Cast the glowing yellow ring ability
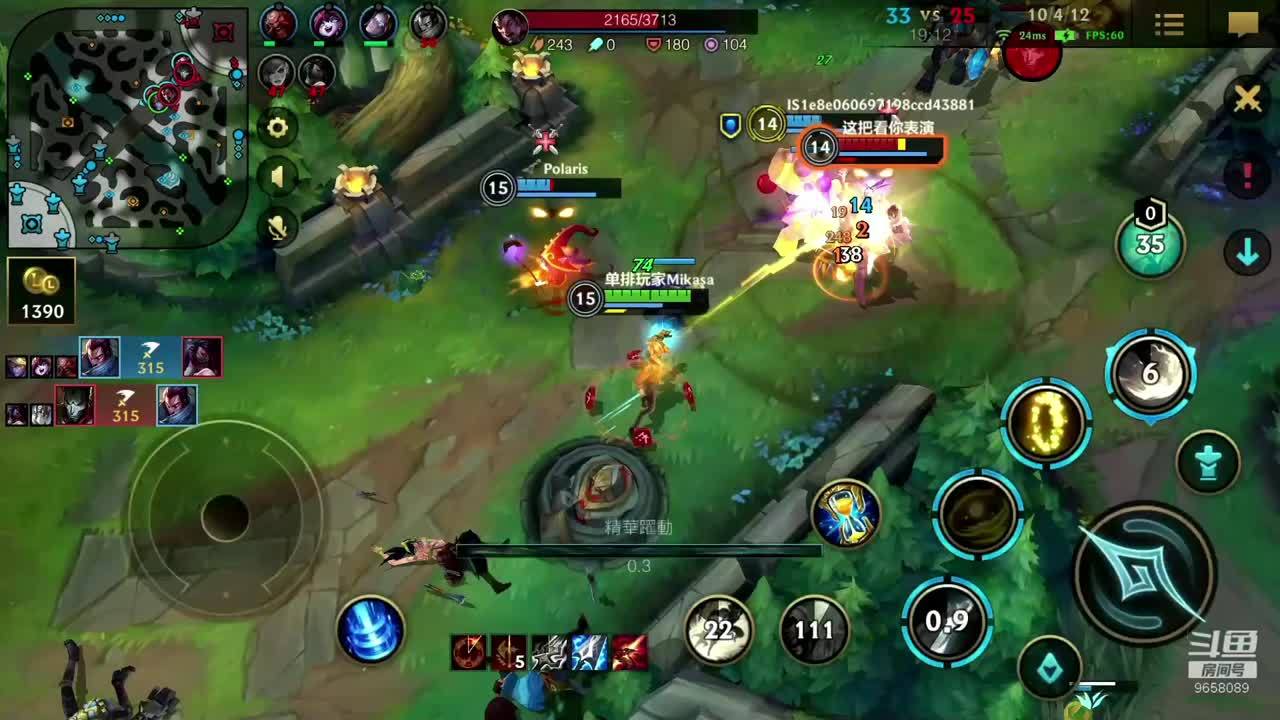Image resolution: width=1280 pixels, height=720 pixels. 1046,423
